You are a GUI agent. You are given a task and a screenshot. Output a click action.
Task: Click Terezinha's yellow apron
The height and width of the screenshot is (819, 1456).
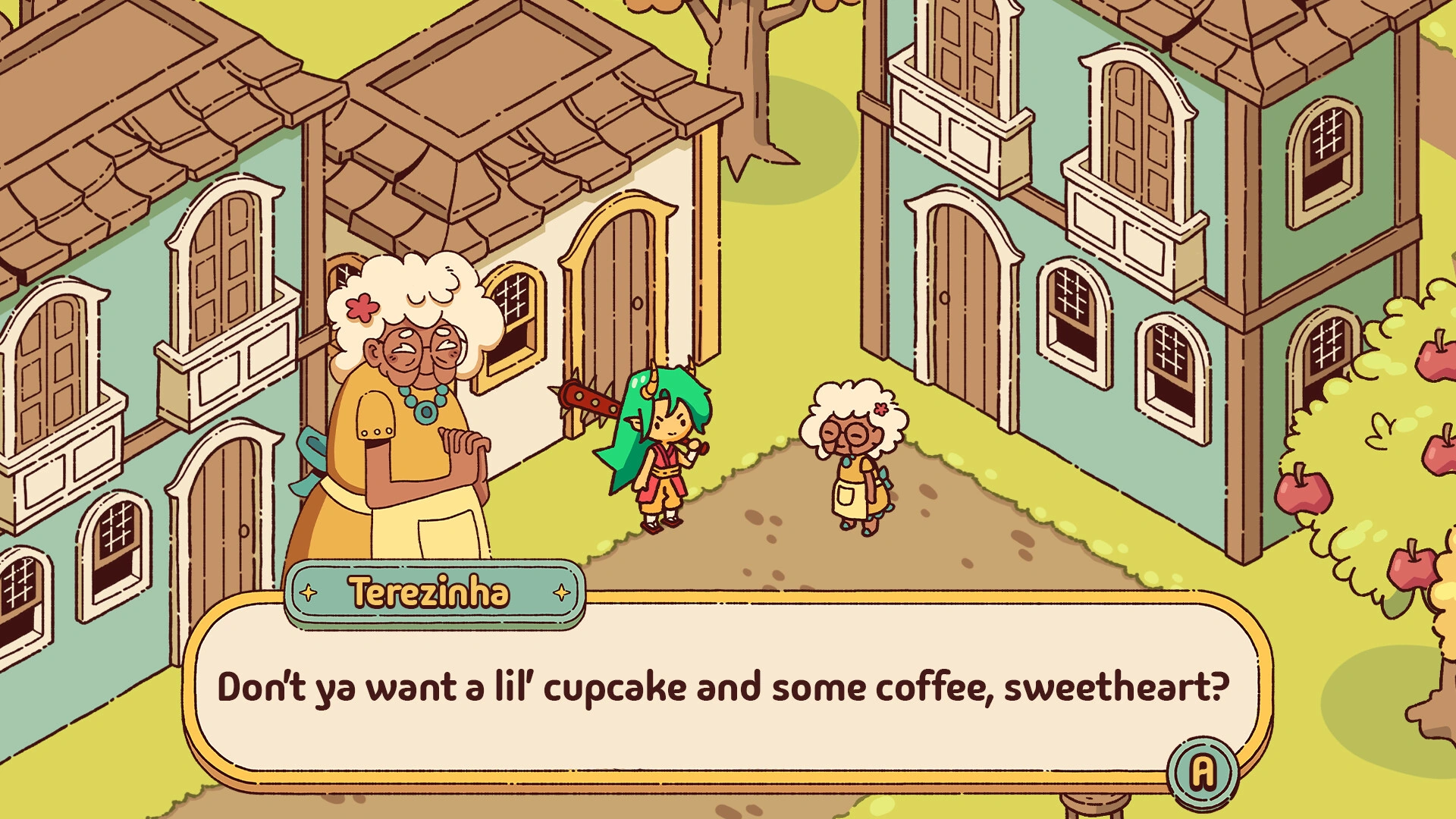tap(402, 531)
